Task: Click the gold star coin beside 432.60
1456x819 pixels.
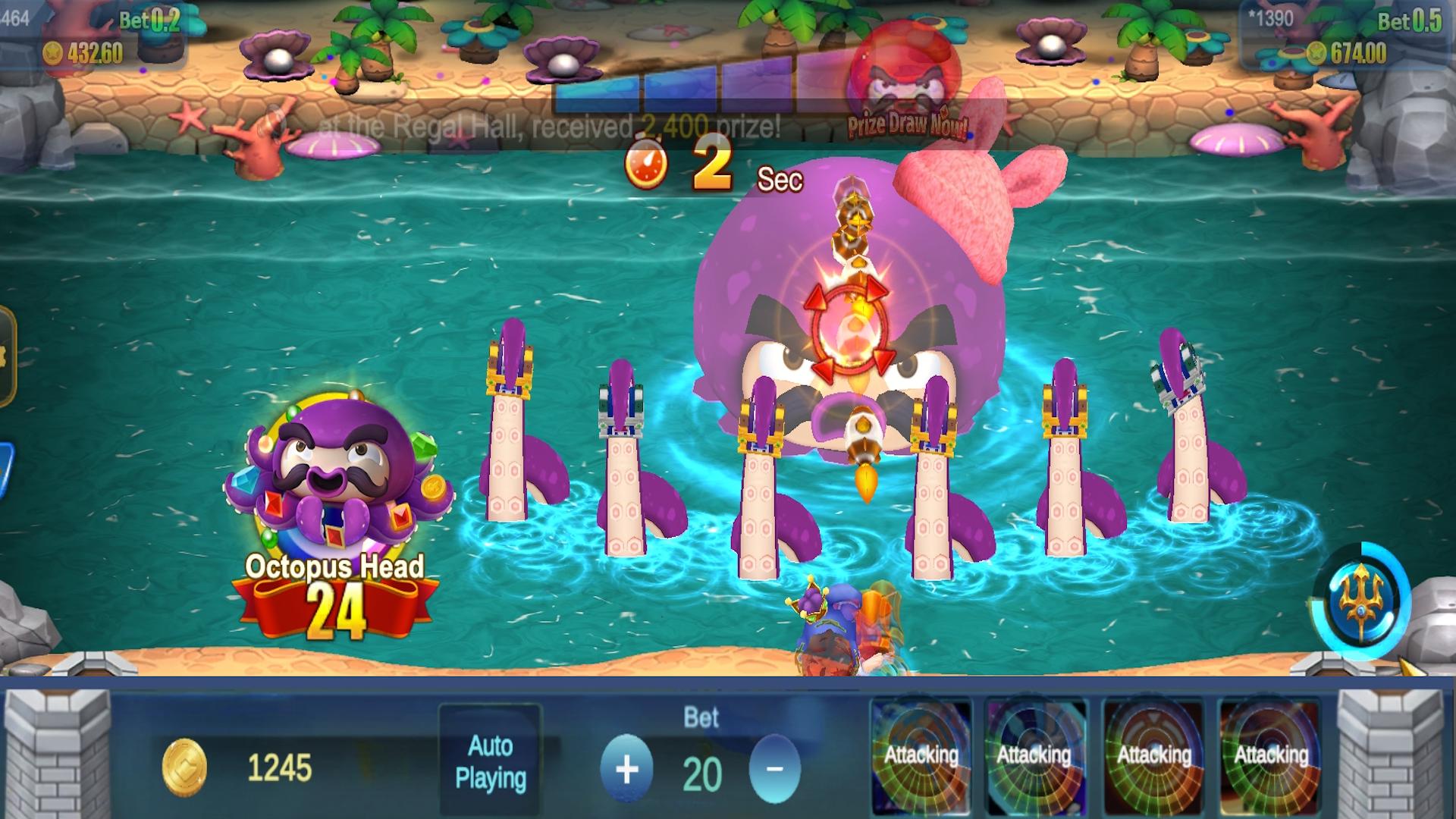Action: pos(52,54)
